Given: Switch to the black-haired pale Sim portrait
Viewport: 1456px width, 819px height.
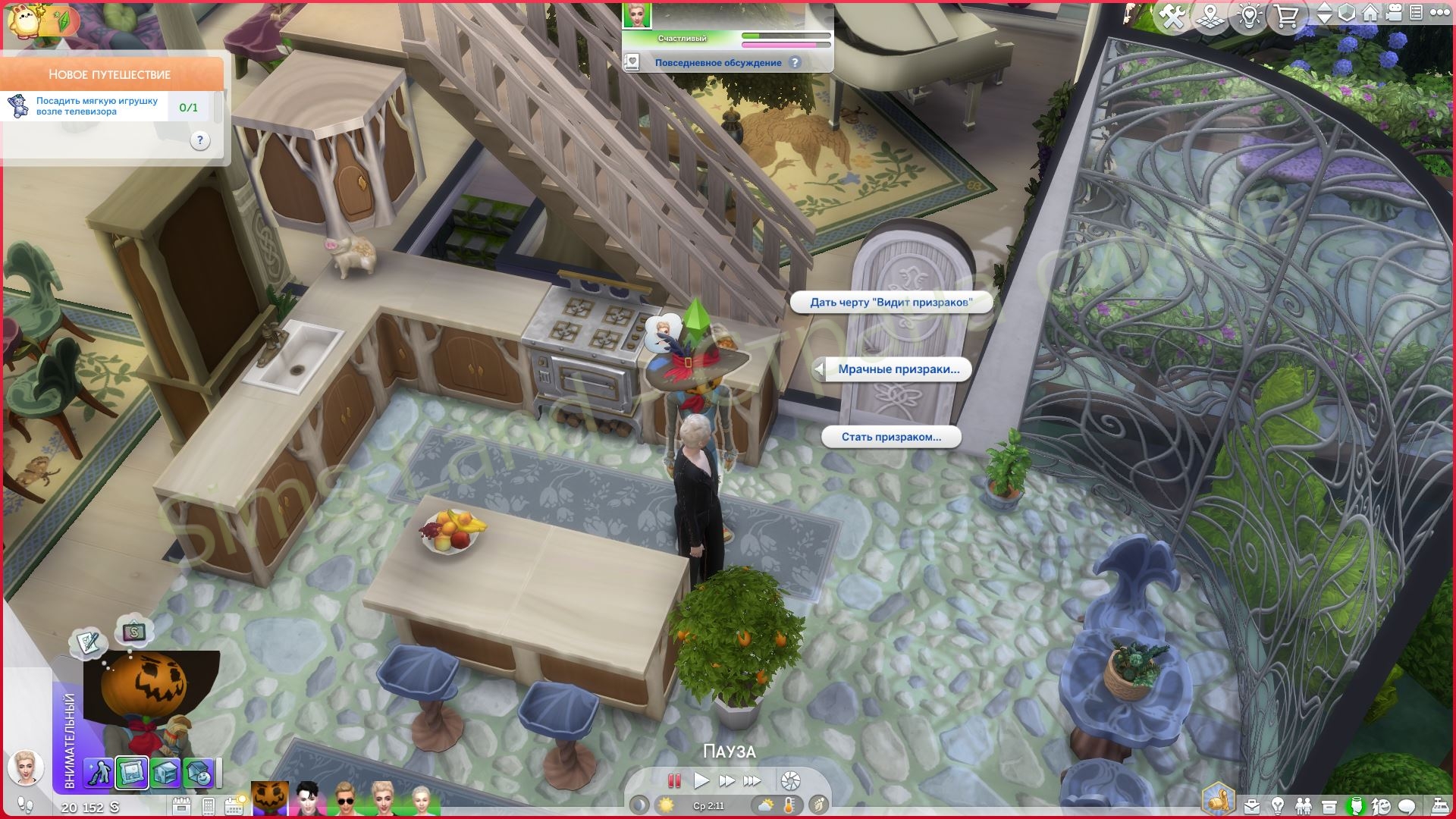Looking at the screenshot, I should coord(308,800).
